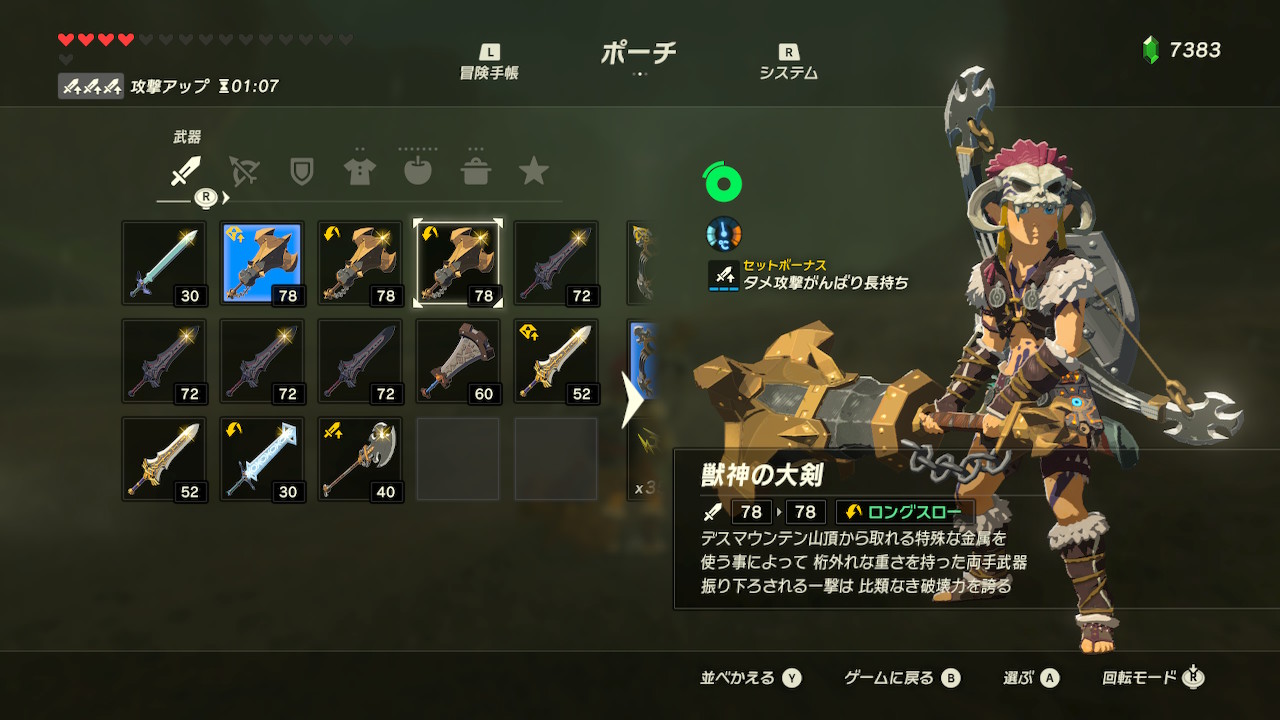Switch to the システム tab
The image size is (1280, 720).
coord(788,62)
